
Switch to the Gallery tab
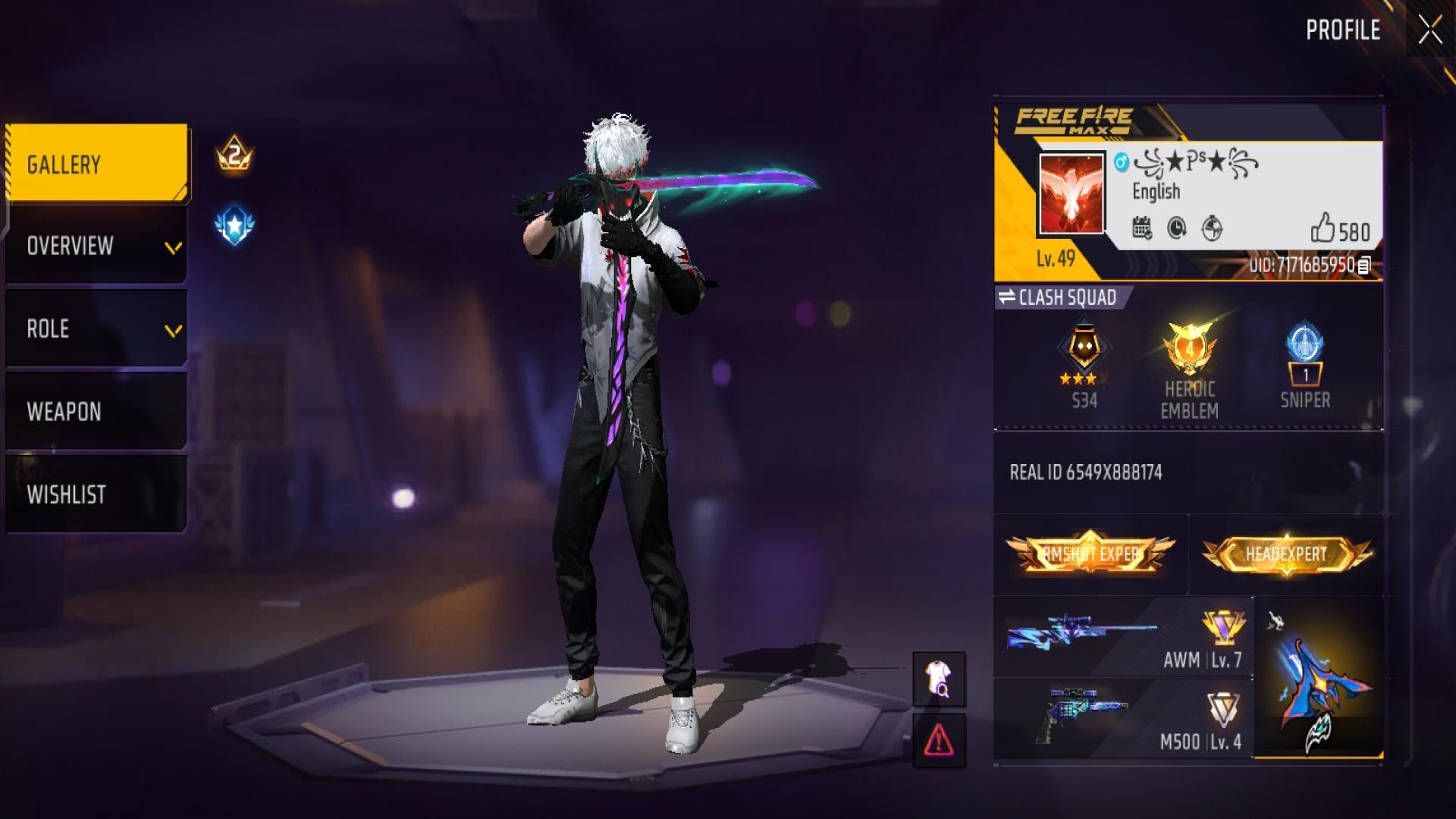[x=97, y=164]
